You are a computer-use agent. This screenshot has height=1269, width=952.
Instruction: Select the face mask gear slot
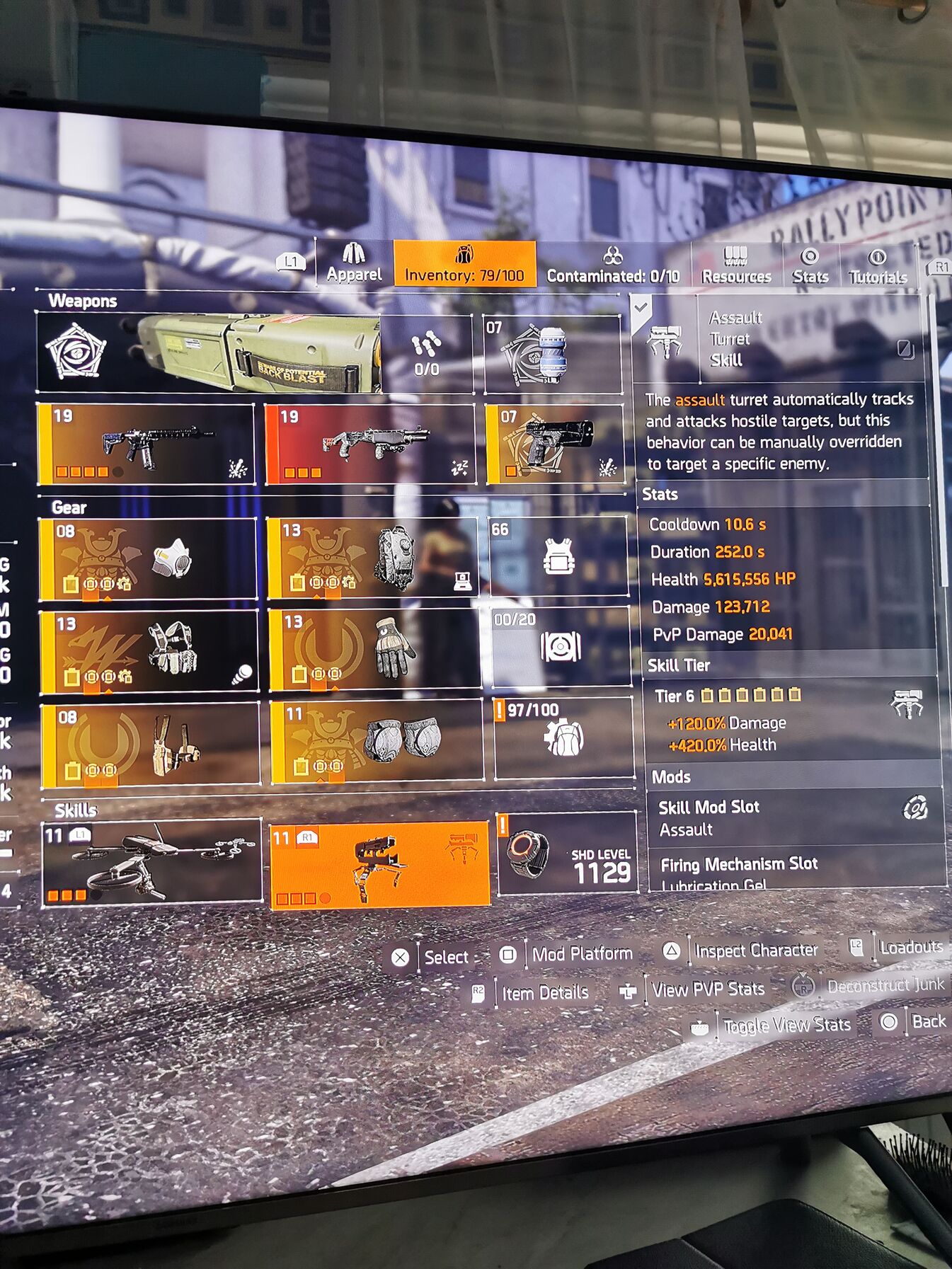148,559
